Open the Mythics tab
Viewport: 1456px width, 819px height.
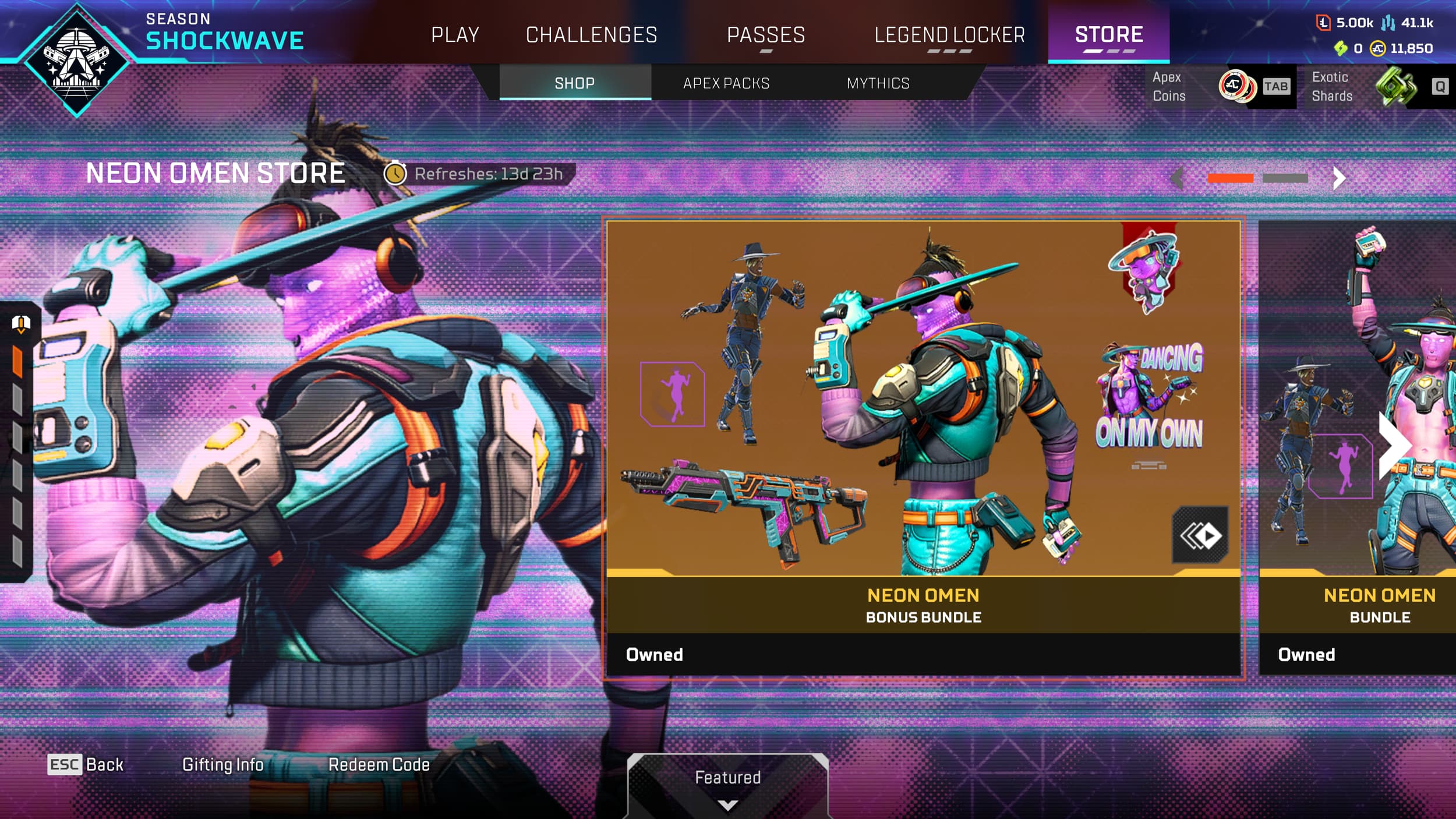click(878, 83)
